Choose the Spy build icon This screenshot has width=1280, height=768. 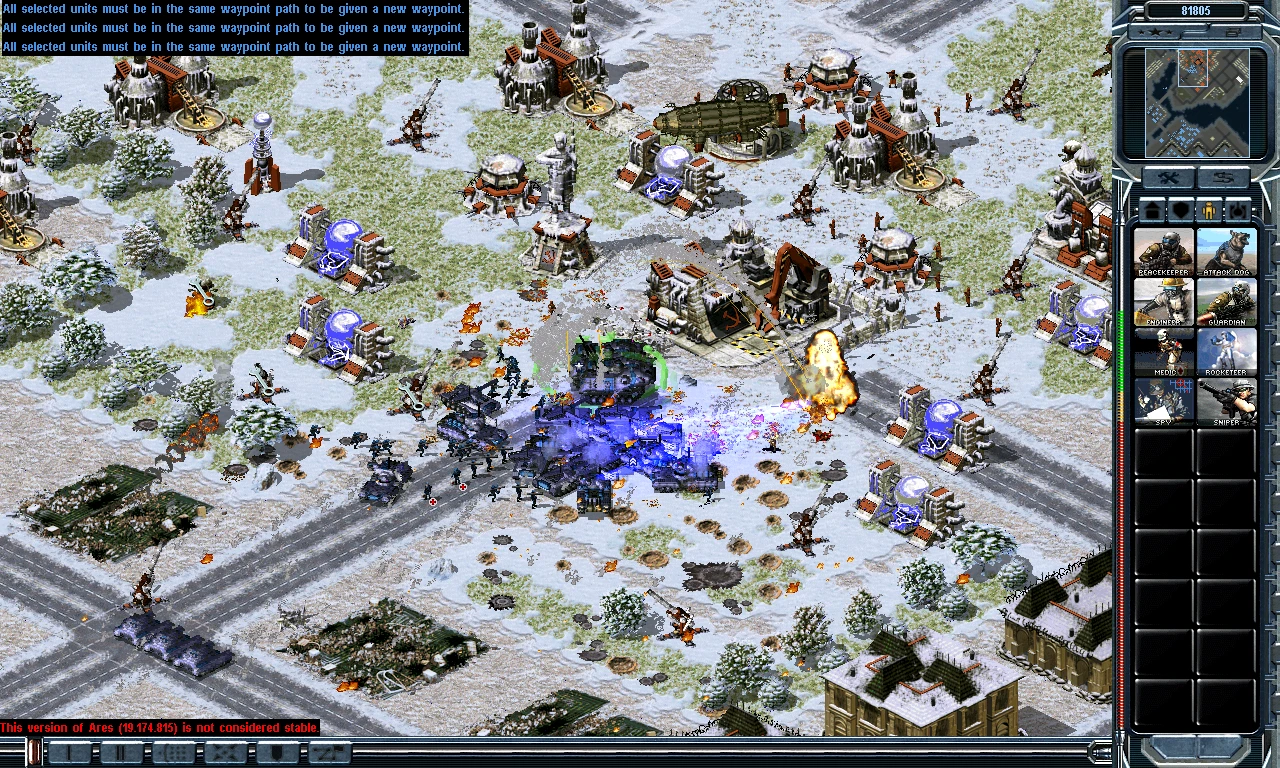coord(1165,401)
